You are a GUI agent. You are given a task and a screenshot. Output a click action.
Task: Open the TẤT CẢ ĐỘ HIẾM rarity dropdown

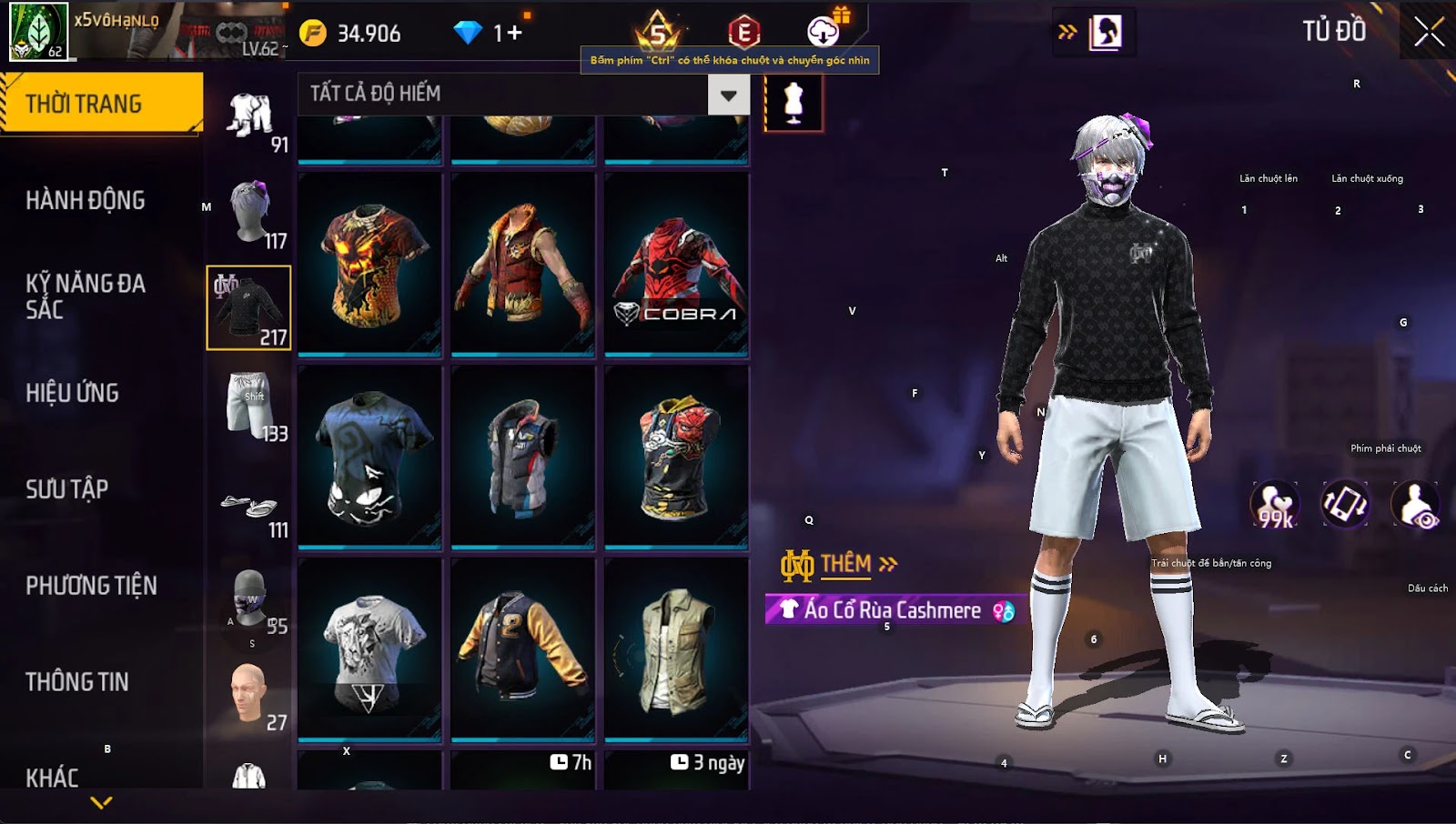[x=728, y=95]
